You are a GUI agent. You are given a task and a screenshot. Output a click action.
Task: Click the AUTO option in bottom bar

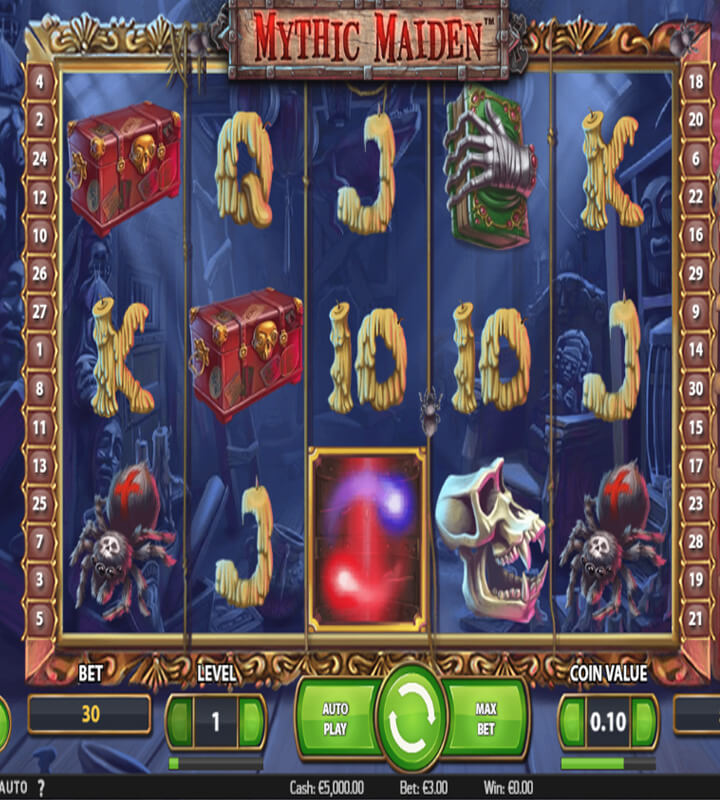coord(14,787)
